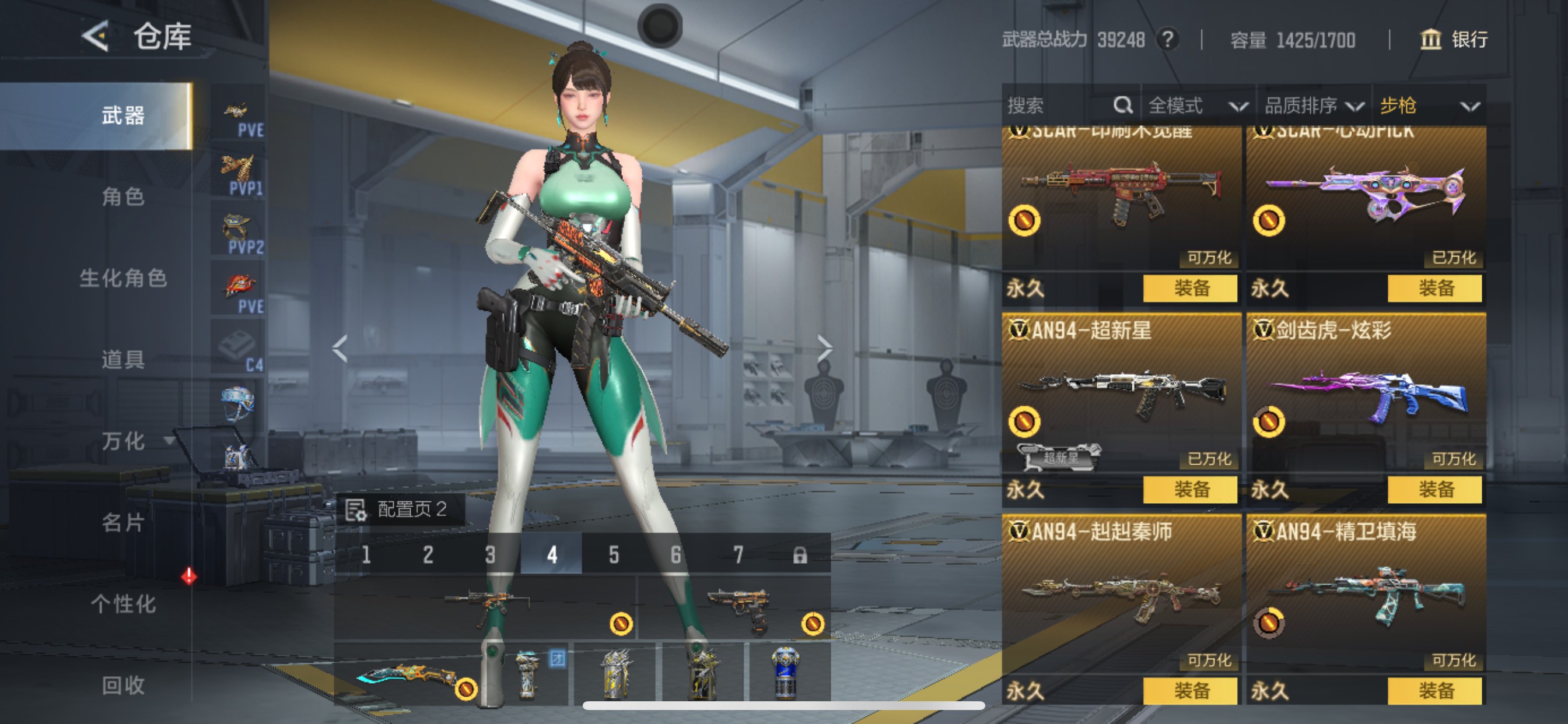Image resolution: width=1568 pixels, height=724 pixels.
Task: Open the 品质排序 sort dropdown
Action: [x=1313, y=106]
